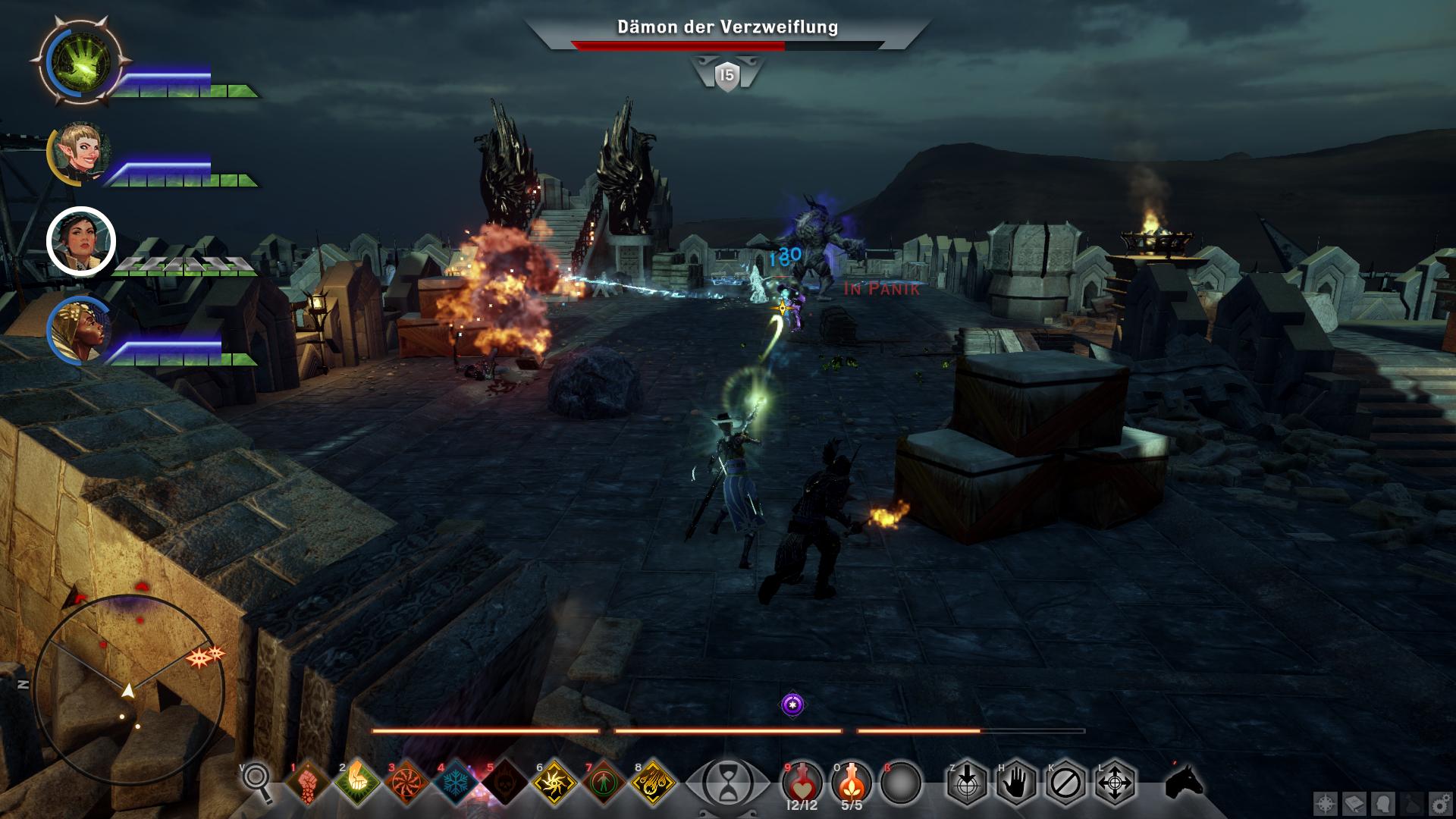1456x819 pixels.
Task: Use the yellow sunburst ability
Action: pos(554,782)
